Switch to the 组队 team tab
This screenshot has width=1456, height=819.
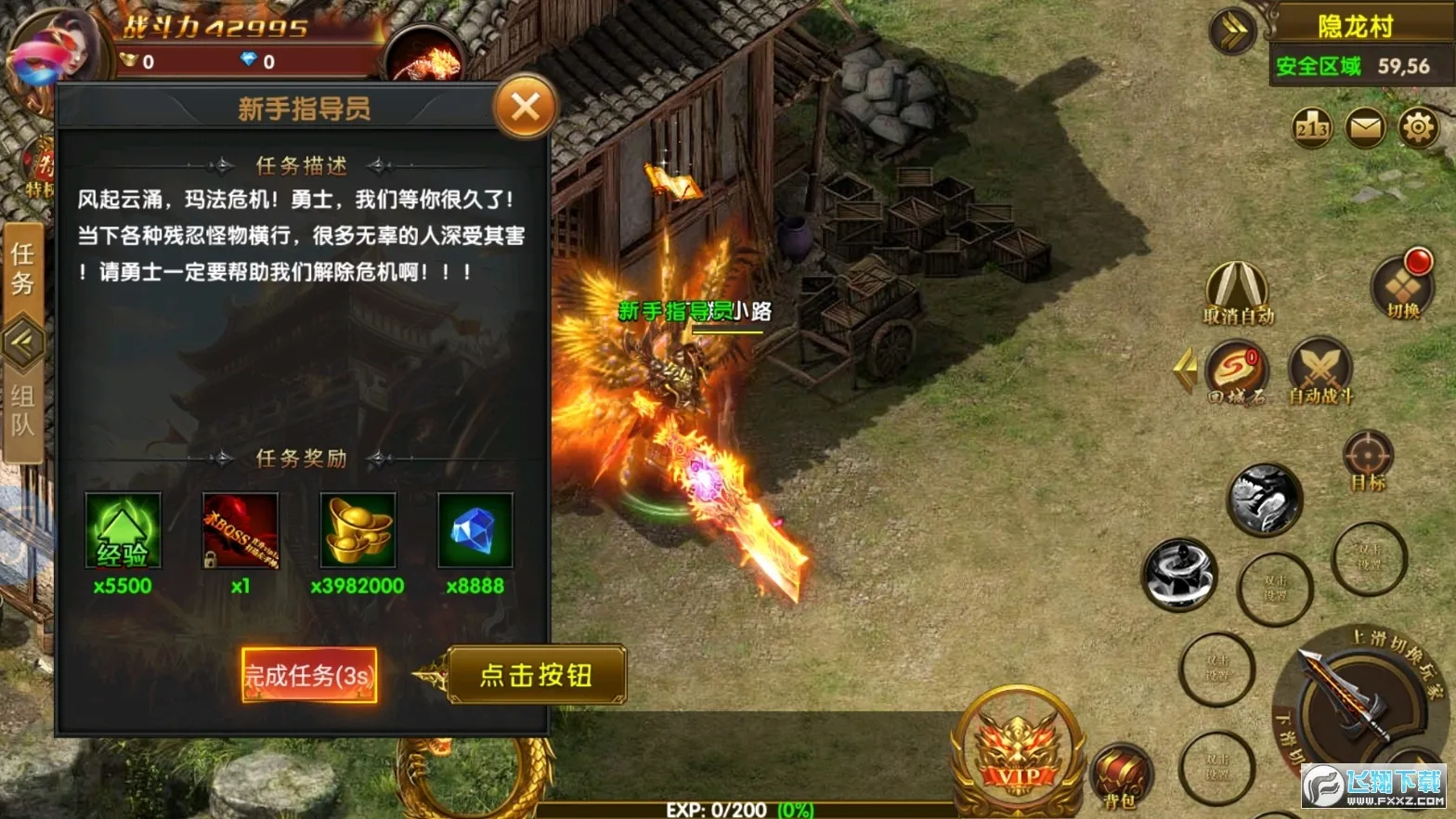point(22,410)
